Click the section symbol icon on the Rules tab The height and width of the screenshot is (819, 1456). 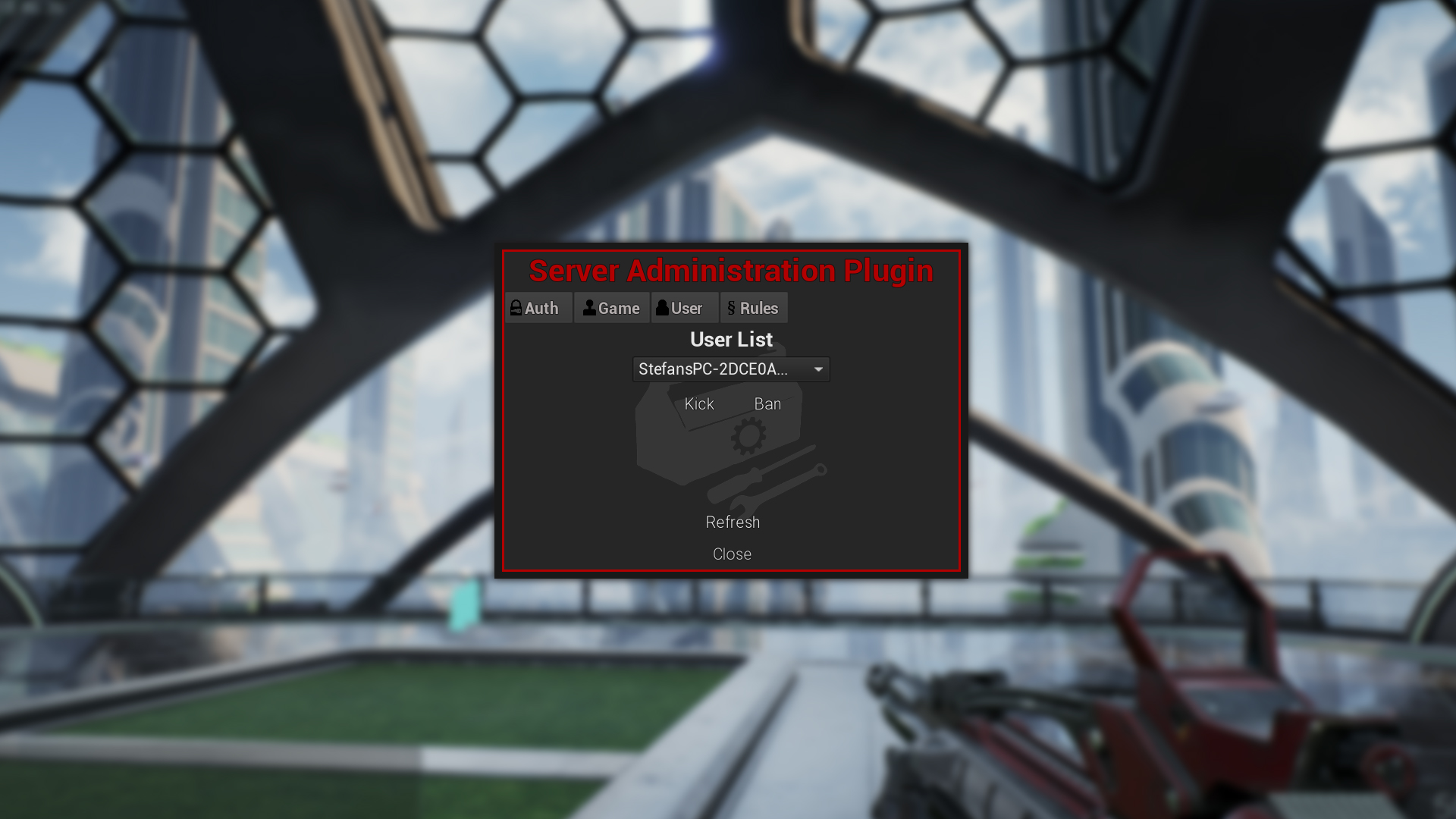[x=731, y=308]
